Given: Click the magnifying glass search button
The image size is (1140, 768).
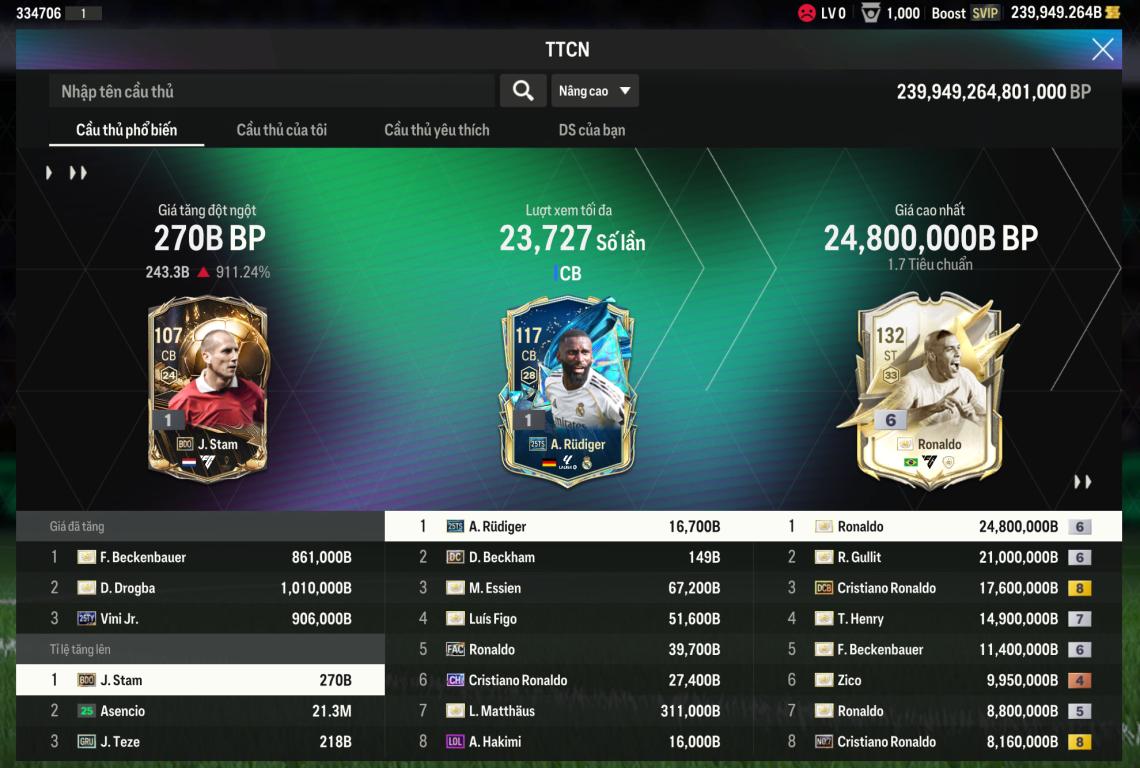Looking at the screenshot, I should [x=522, y=91].
